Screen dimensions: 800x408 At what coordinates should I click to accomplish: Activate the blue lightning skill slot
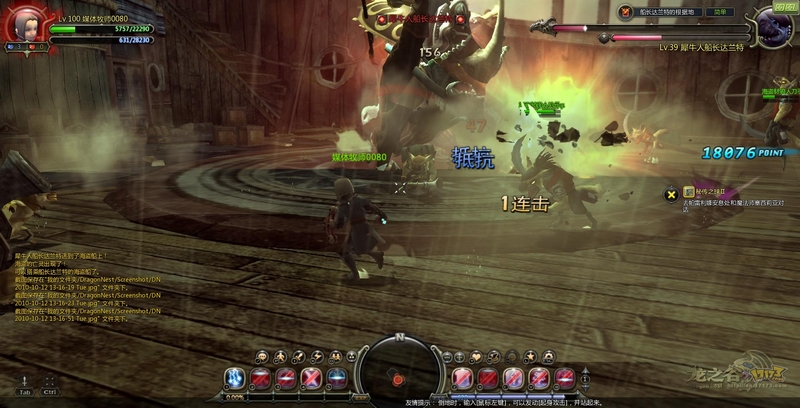pos(233,377)
